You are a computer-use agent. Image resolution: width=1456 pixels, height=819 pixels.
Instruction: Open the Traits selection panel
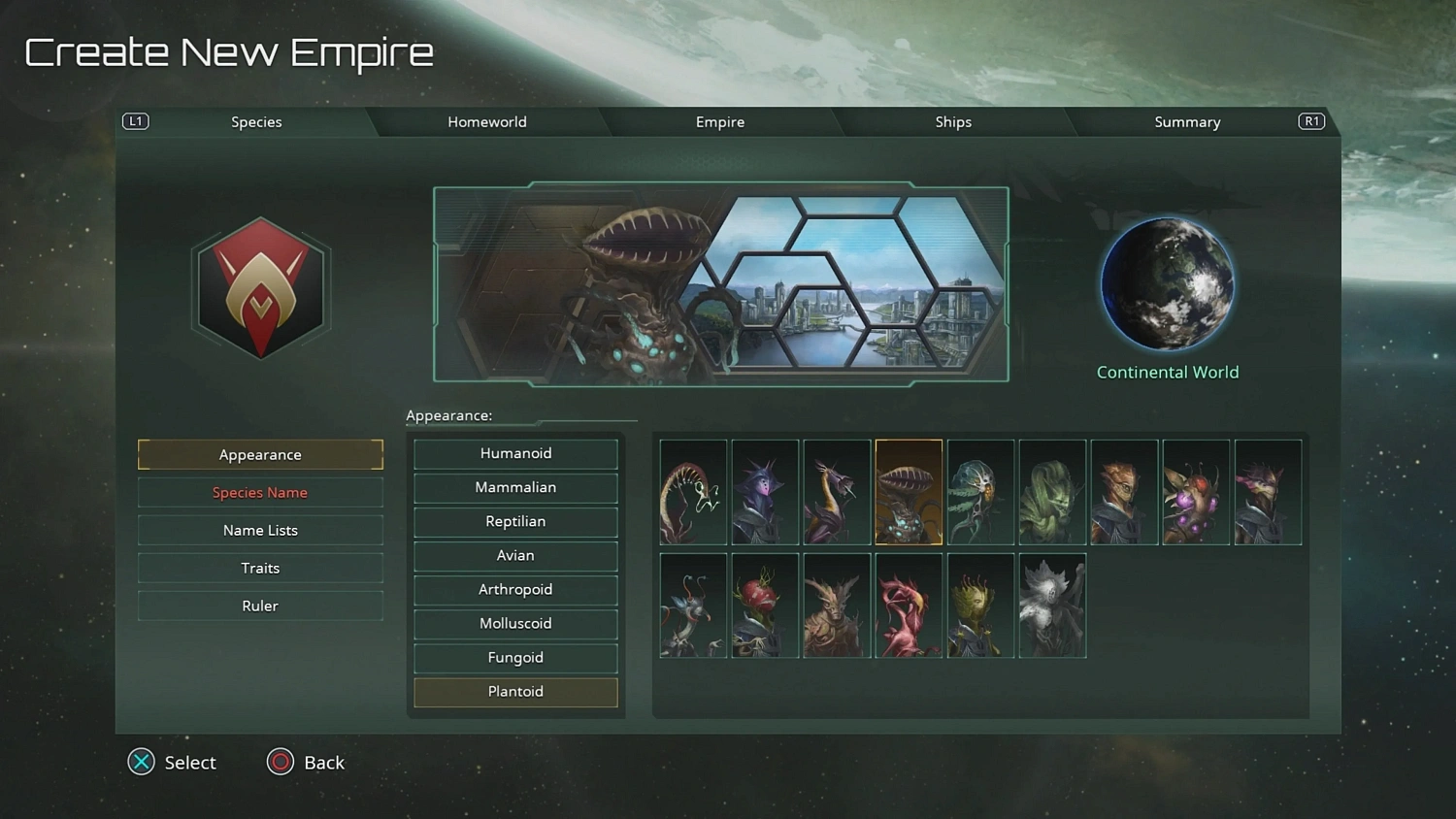click(260, 568)
